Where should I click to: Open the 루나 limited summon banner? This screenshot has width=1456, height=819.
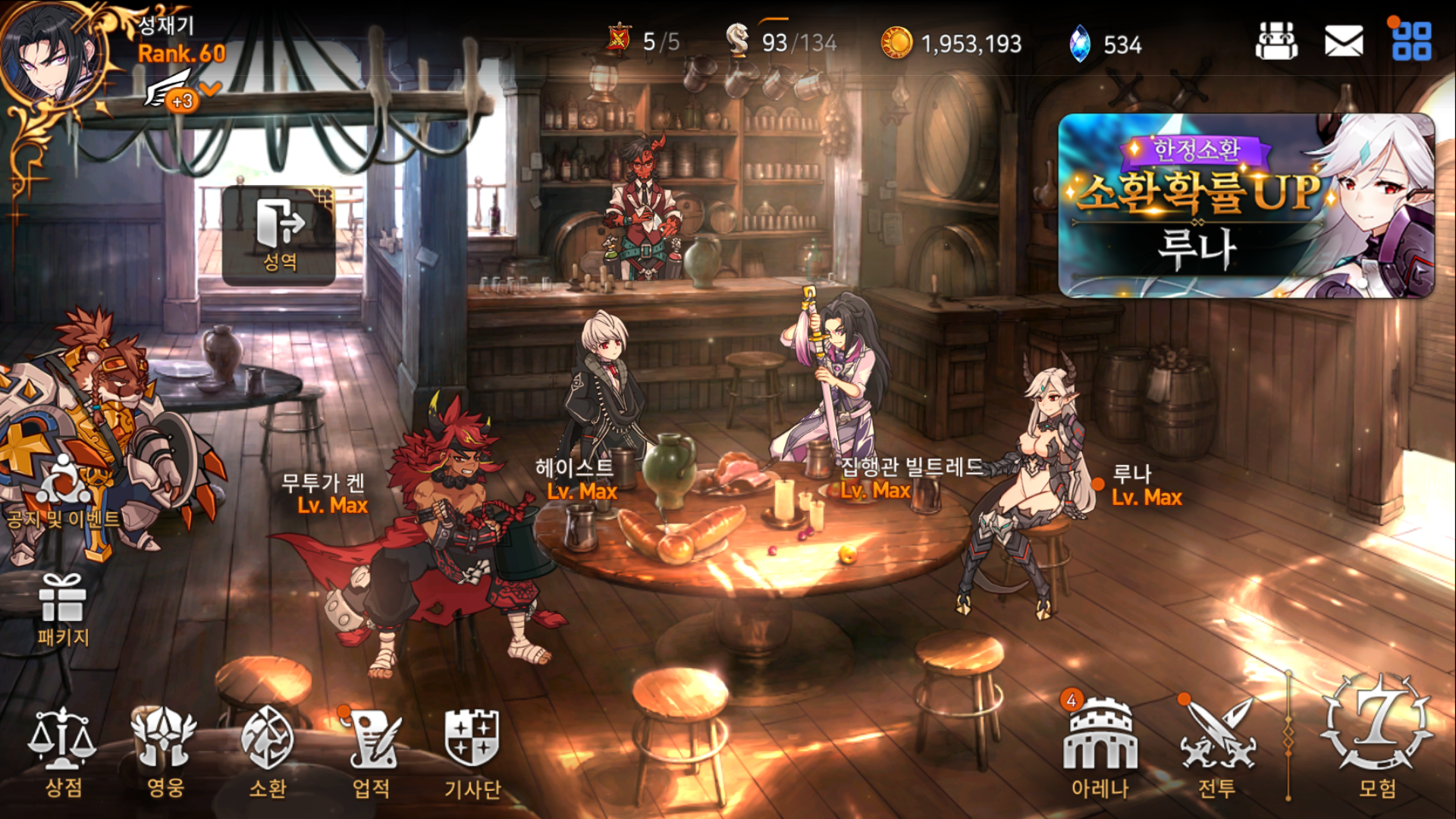point(1246,205)
